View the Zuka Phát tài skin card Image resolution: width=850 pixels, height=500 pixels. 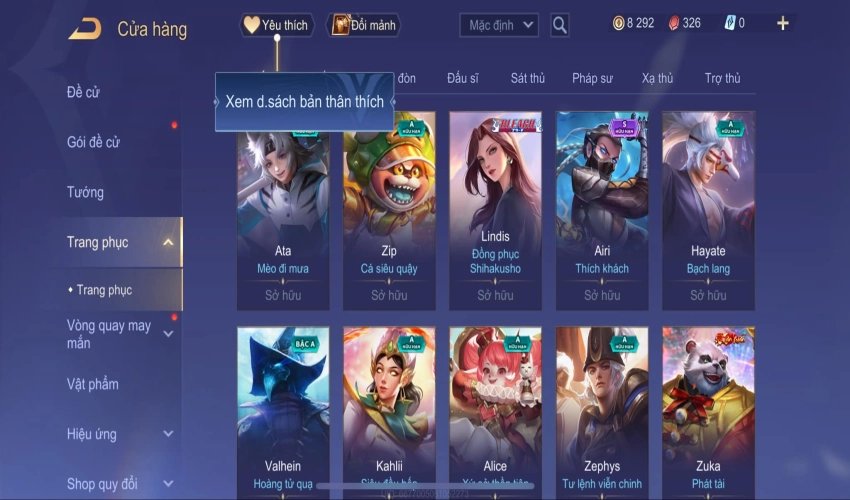pos(708,410)
